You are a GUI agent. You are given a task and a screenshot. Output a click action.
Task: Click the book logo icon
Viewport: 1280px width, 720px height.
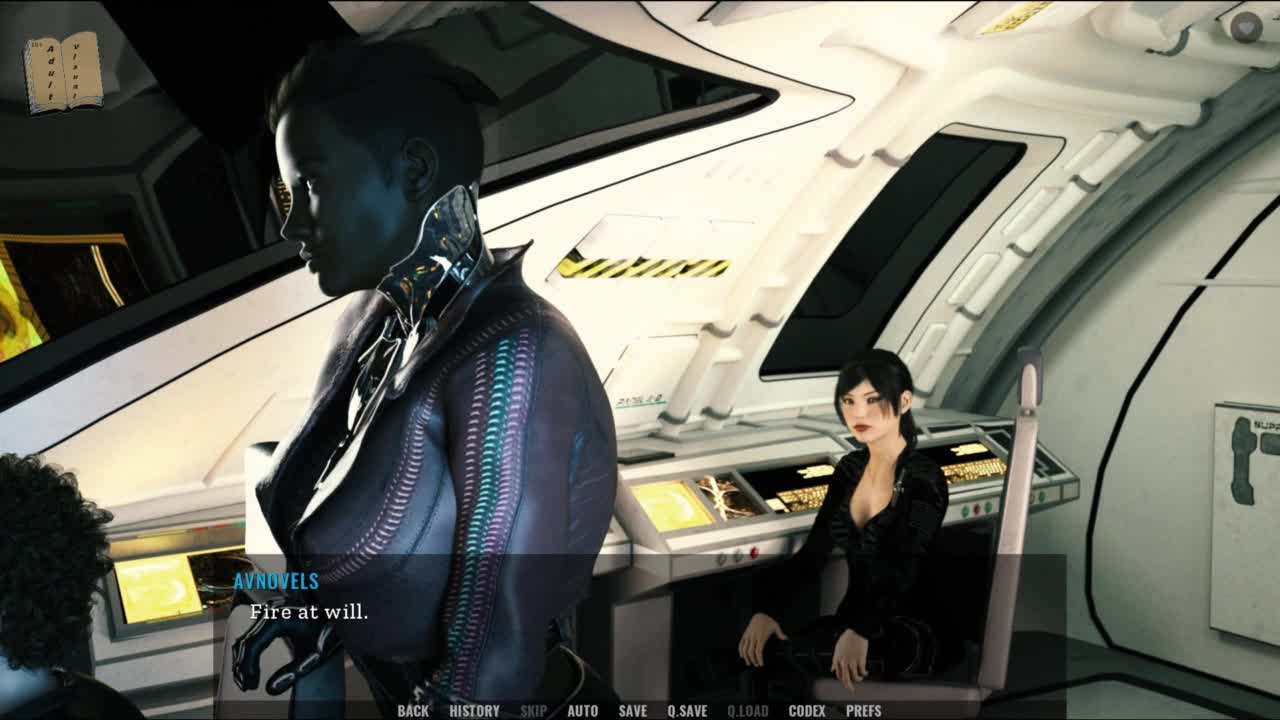coord(63,72)
